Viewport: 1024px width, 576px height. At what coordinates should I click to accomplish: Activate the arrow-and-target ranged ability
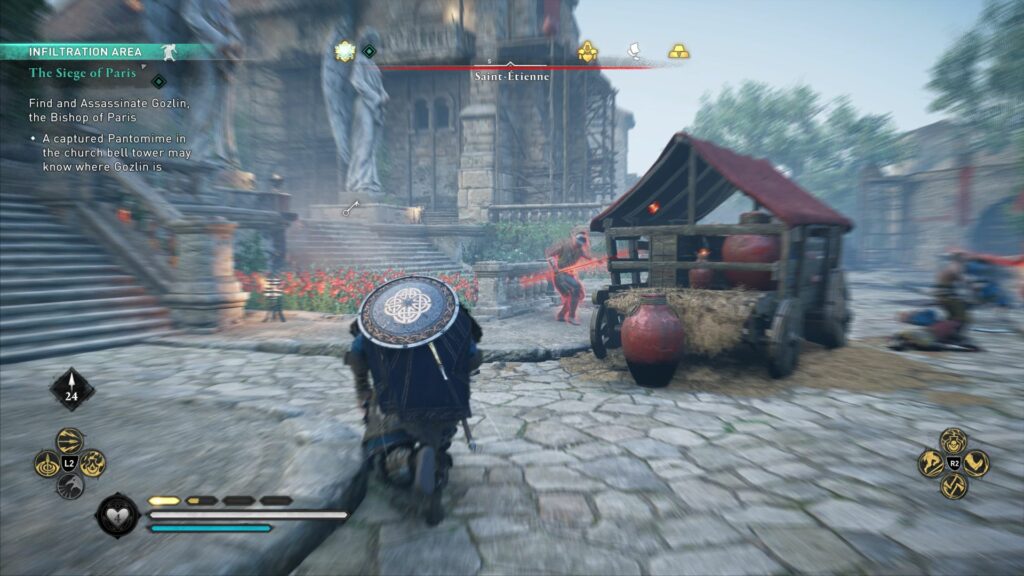pyautogui.click(x=47, y=463)
